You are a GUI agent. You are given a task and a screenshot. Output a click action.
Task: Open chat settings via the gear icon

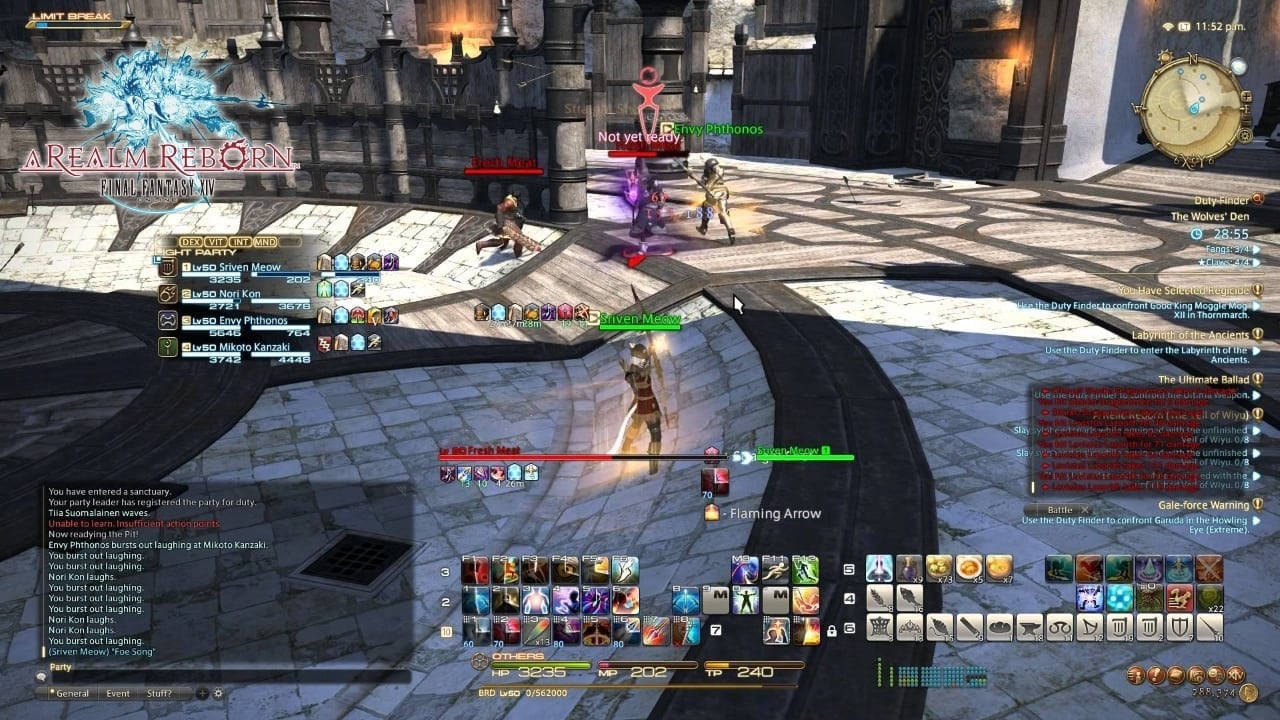click(x=218, y=693)
